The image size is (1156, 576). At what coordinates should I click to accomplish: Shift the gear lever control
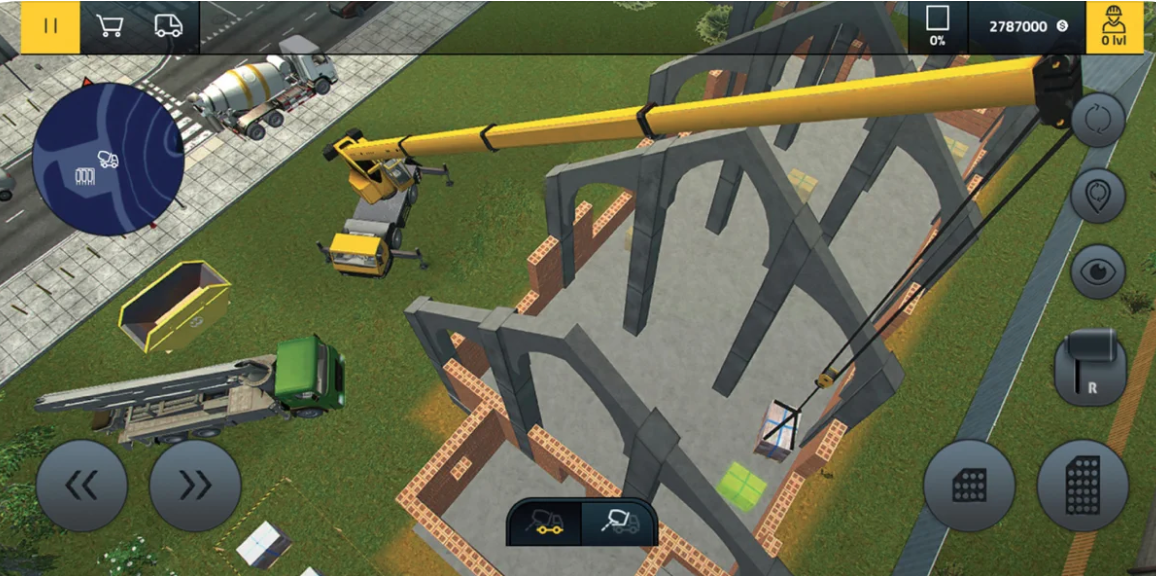tap(1090, 369)
